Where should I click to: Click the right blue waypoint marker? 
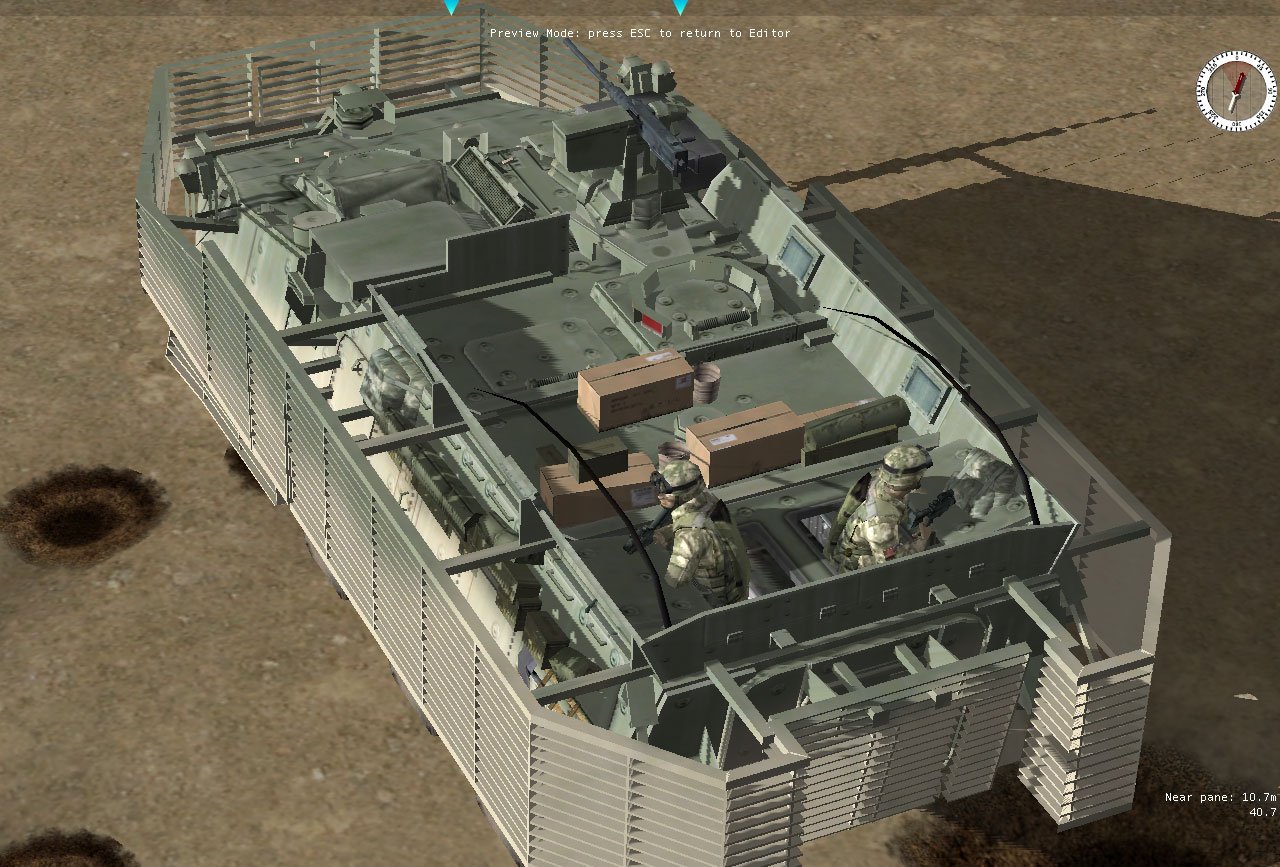(x=682, y=6)
